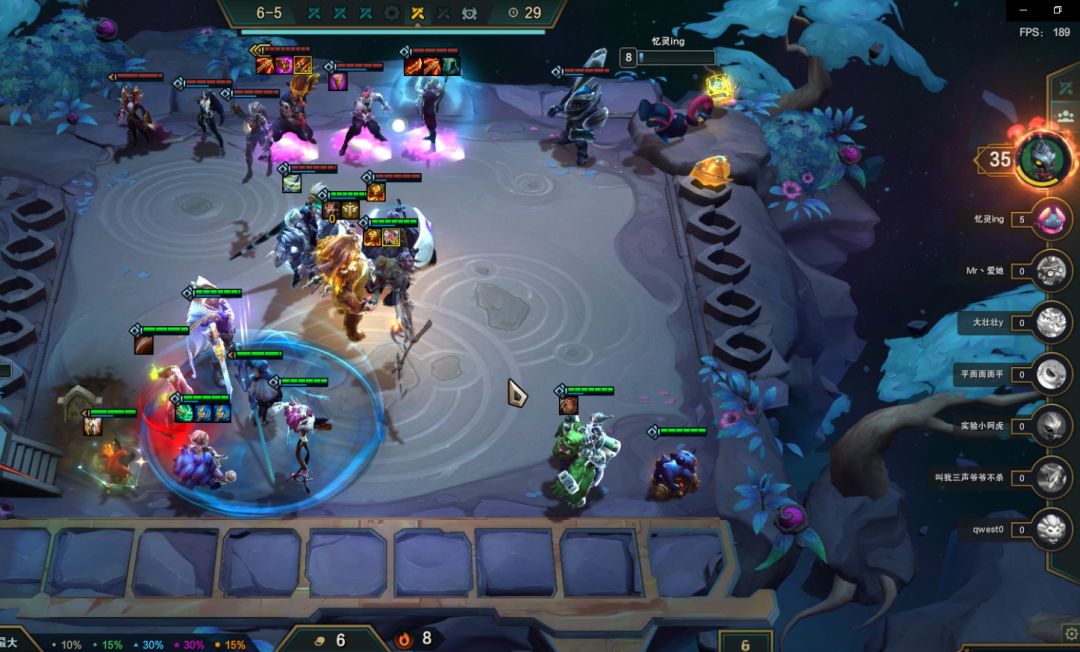Click the highlighted current-round crossed swords marker

(x=418, y=13)
